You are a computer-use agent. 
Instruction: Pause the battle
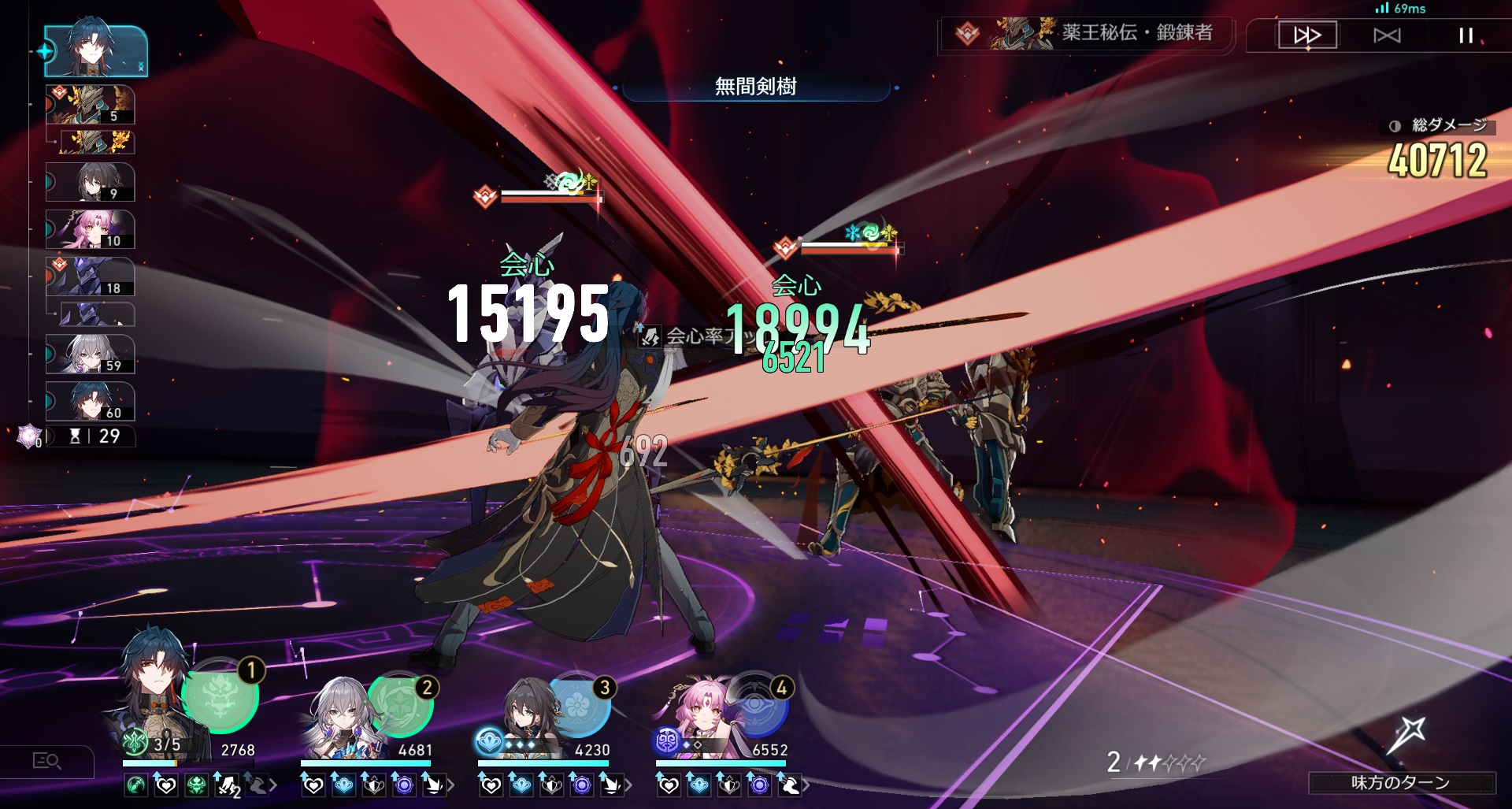coord(1466,35)
